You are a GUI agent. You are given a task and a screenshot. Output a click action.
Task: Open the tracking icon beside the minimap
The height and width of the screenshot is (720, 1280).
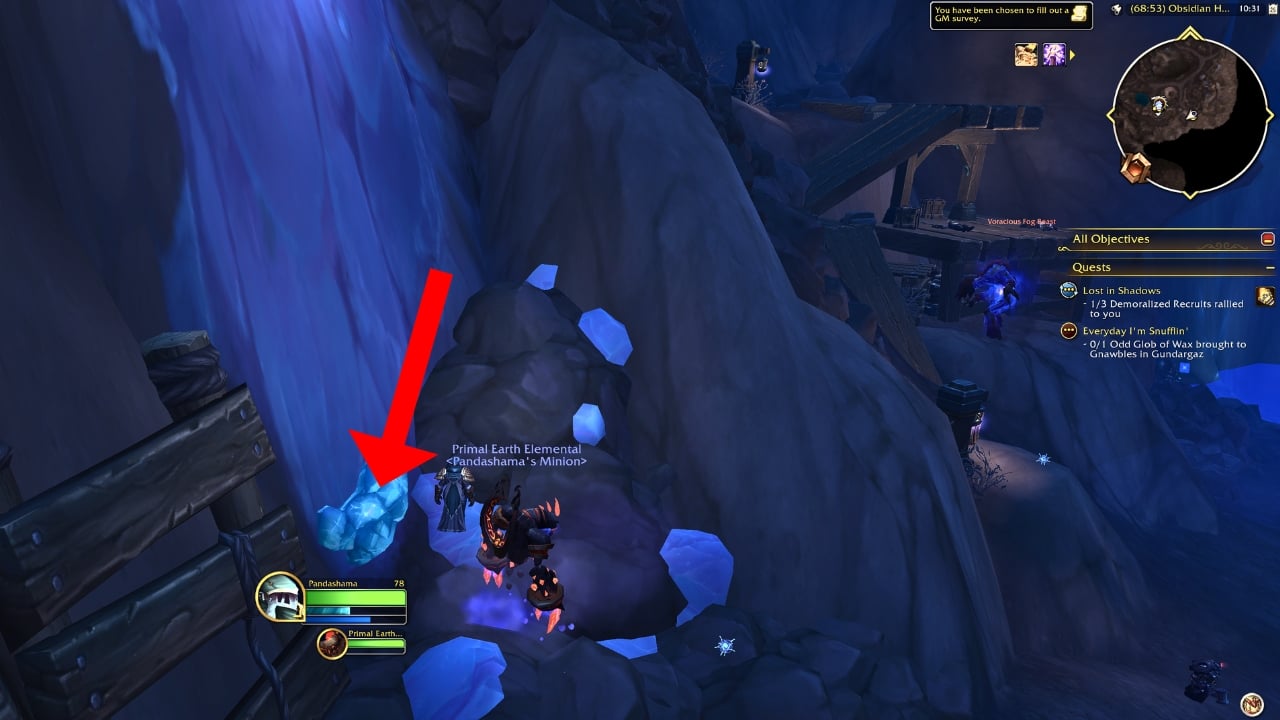pos(1117,10)
